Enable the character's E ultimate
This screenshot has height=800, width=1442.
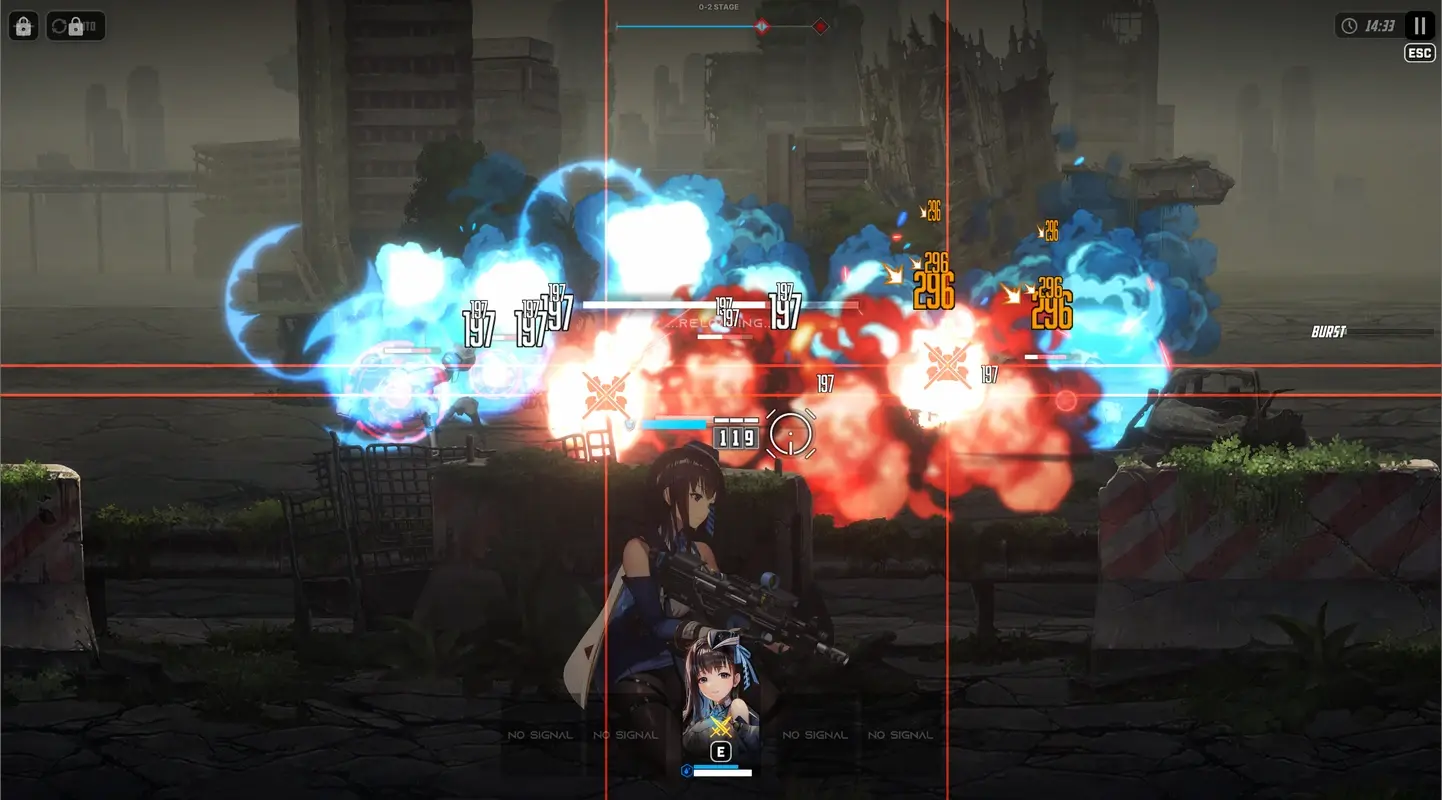point(721,752)
